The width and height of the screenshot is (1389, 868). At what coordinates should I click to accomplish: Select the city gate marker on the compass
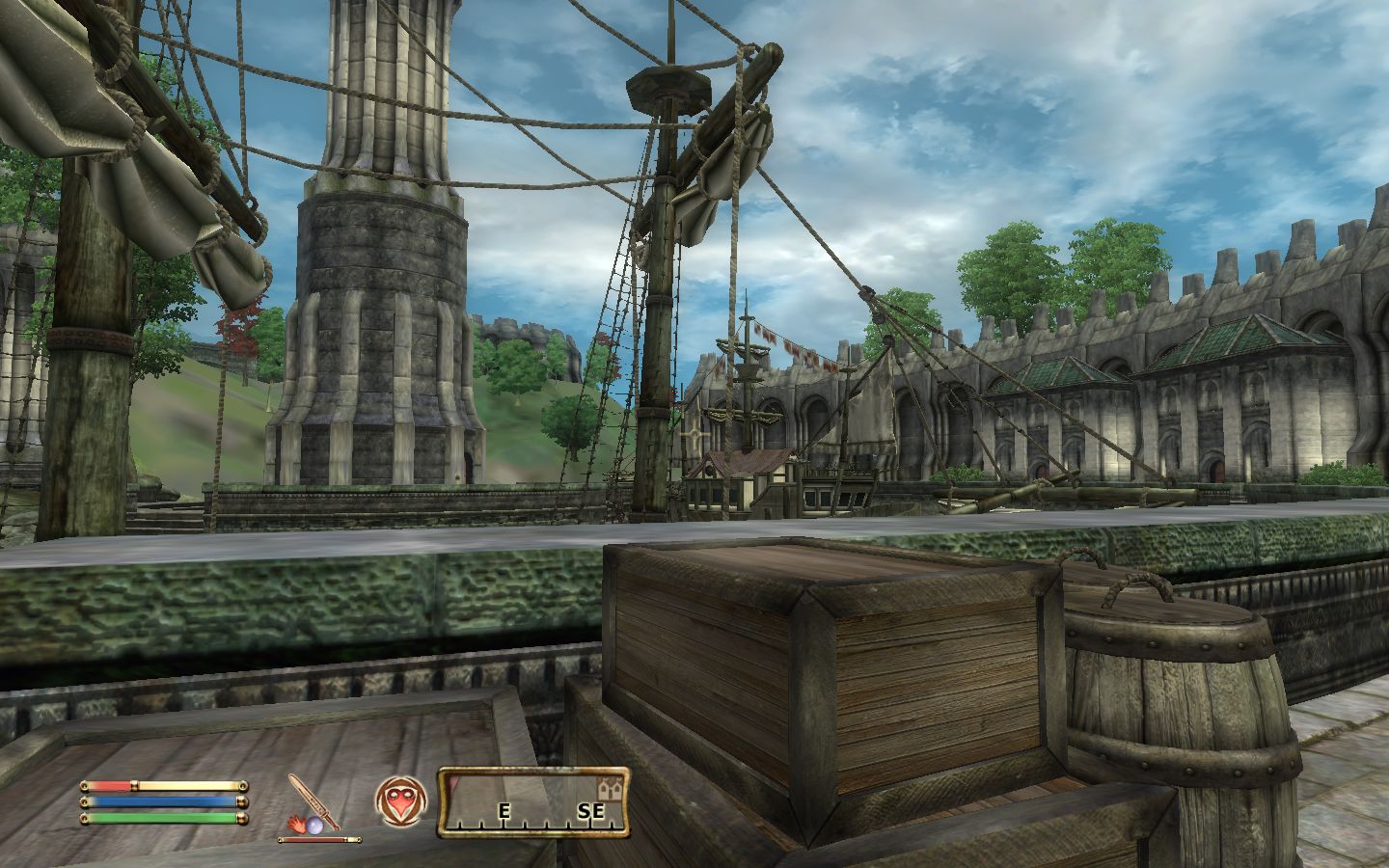pos(608,786)
